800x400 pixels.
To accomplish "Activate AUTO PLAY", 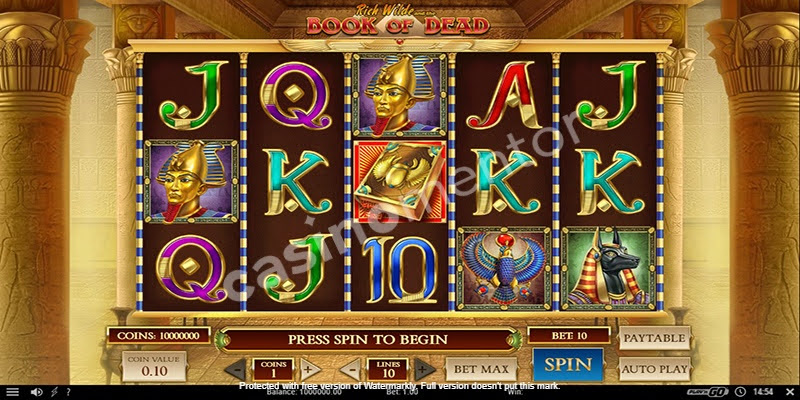I will click(x=654, y=367).
